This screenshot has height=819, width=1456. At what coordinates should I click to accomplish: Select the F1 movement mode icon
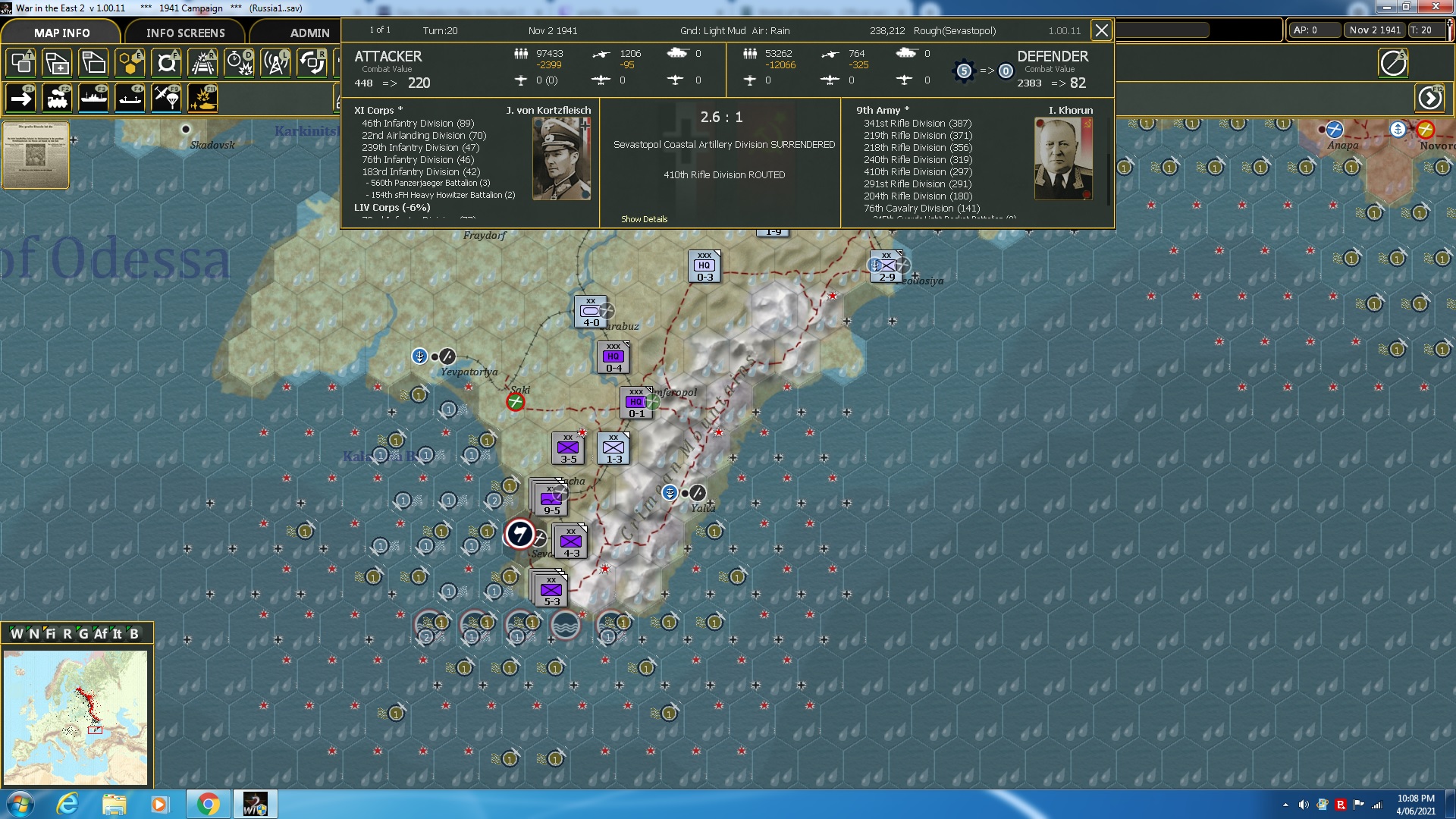tap(23, 97)
